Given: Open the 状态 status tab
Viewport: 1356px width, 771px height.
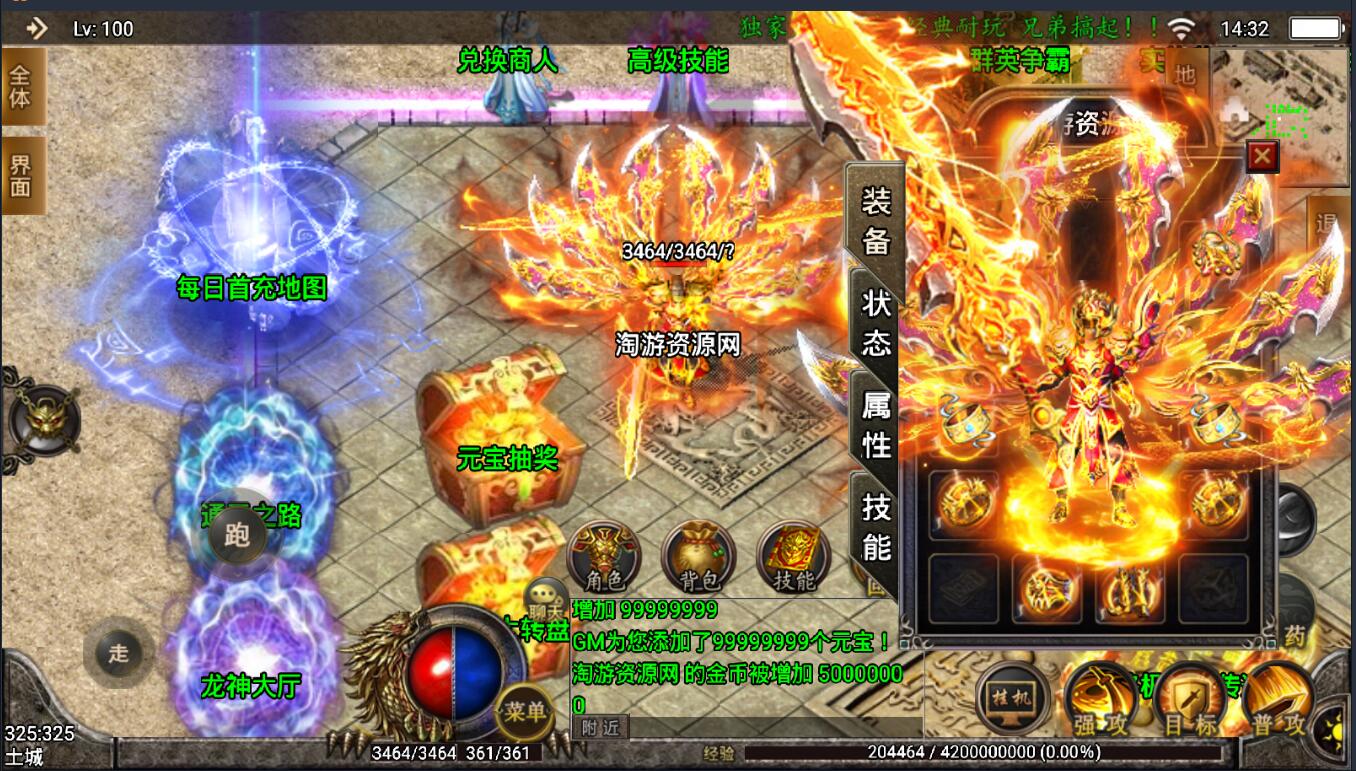Looking at the screenshot, I should pyautogui.click(x=876, y=321).
